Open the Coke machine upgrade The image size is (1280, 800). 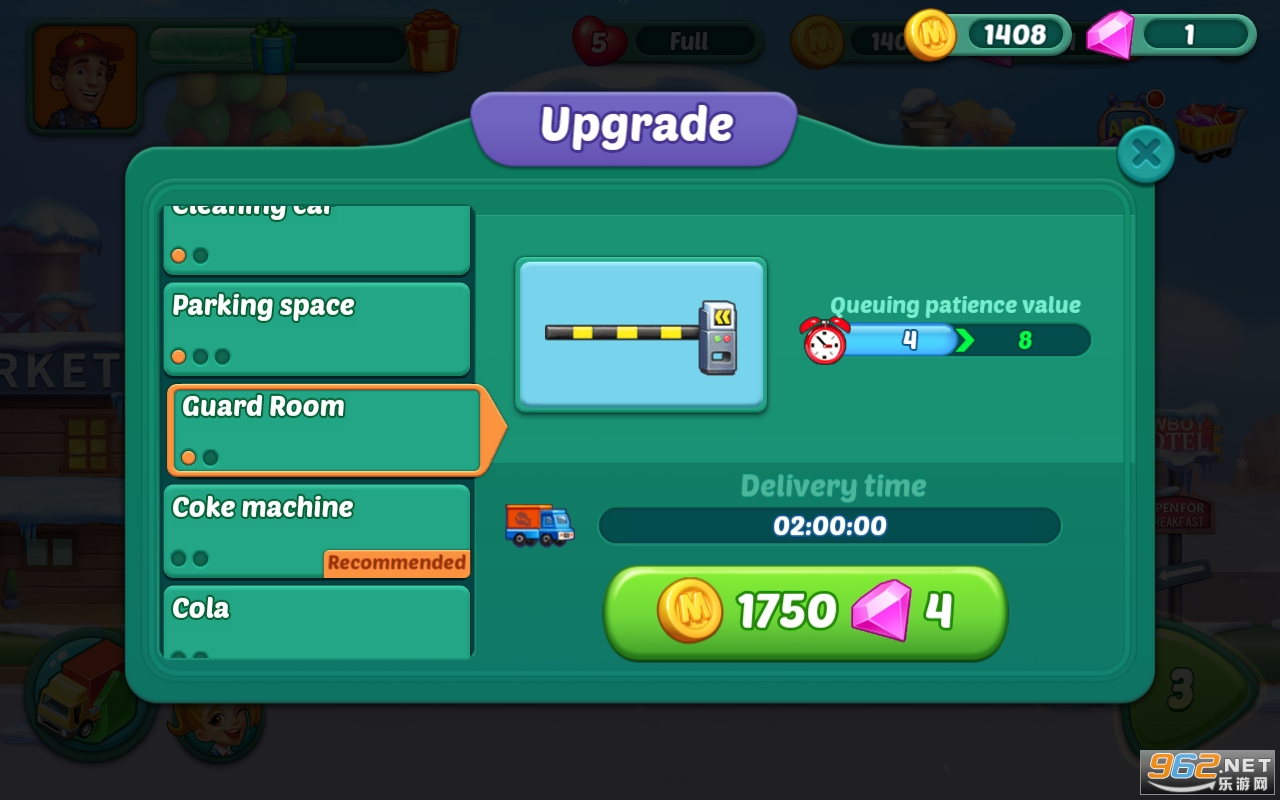point(316,530)
